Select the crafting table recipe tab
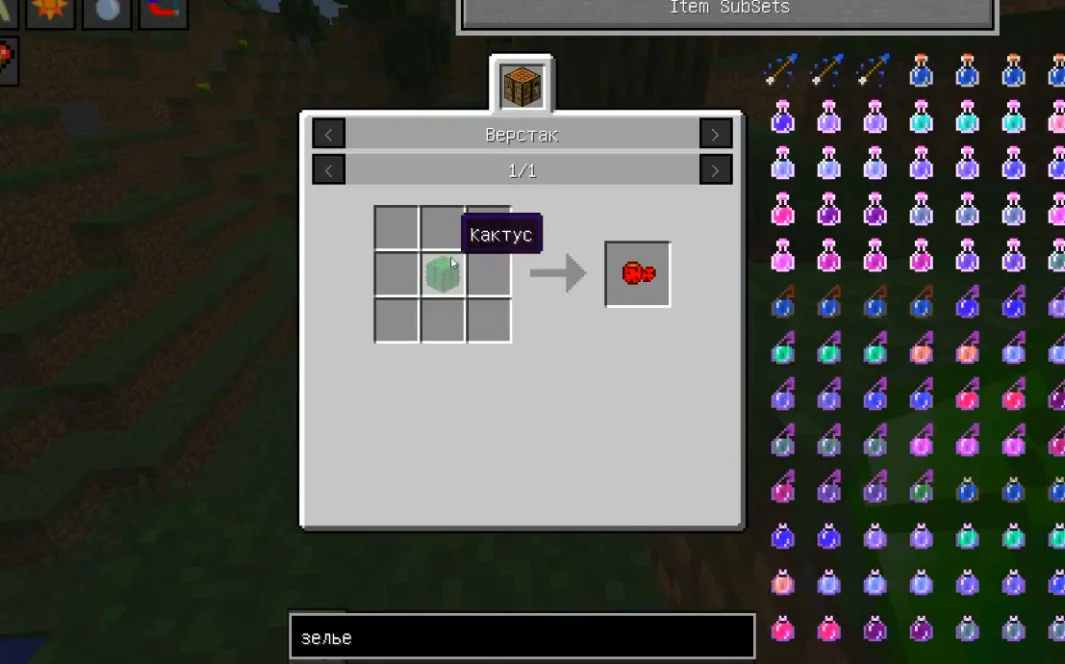The height and width of the screenshot is (664, 1065). (x=522, y=85)
